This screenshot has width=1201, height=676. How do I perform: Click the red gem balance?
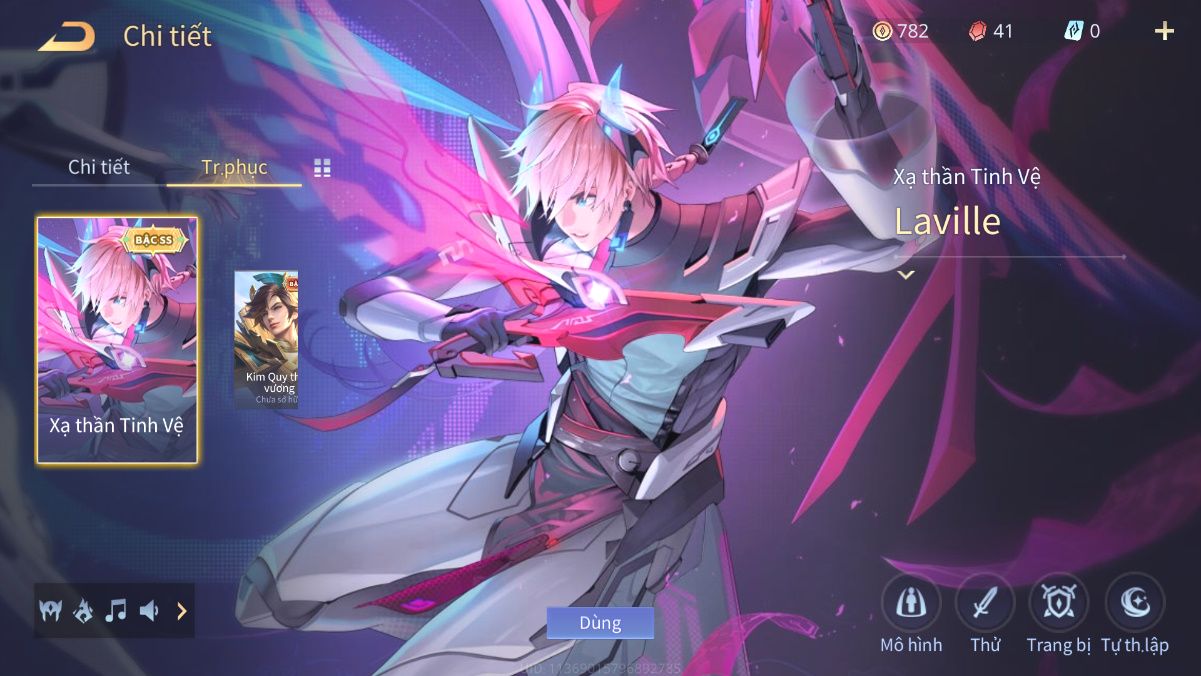(991, 31)
